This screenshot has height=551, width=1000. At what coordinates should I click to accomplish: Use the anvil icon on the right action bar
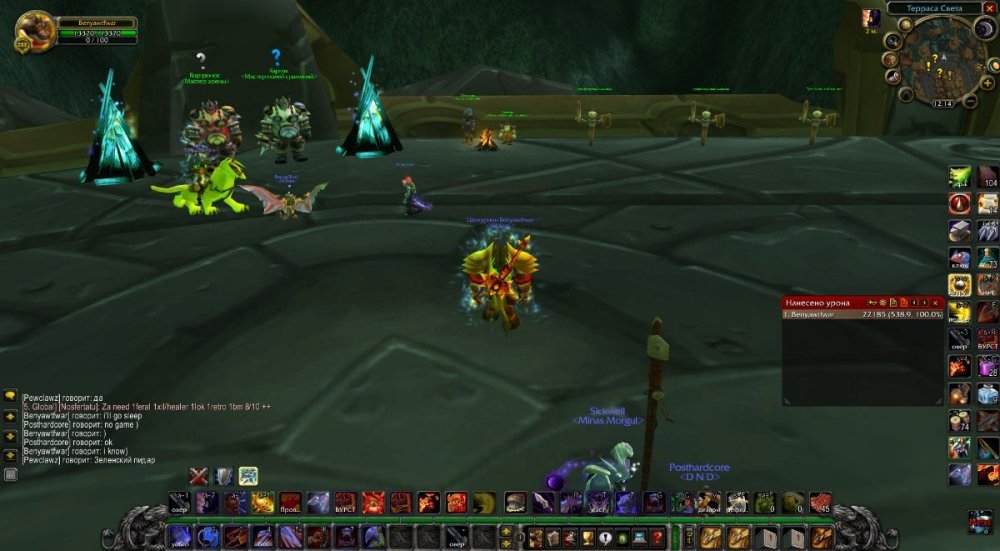(959, 230)
